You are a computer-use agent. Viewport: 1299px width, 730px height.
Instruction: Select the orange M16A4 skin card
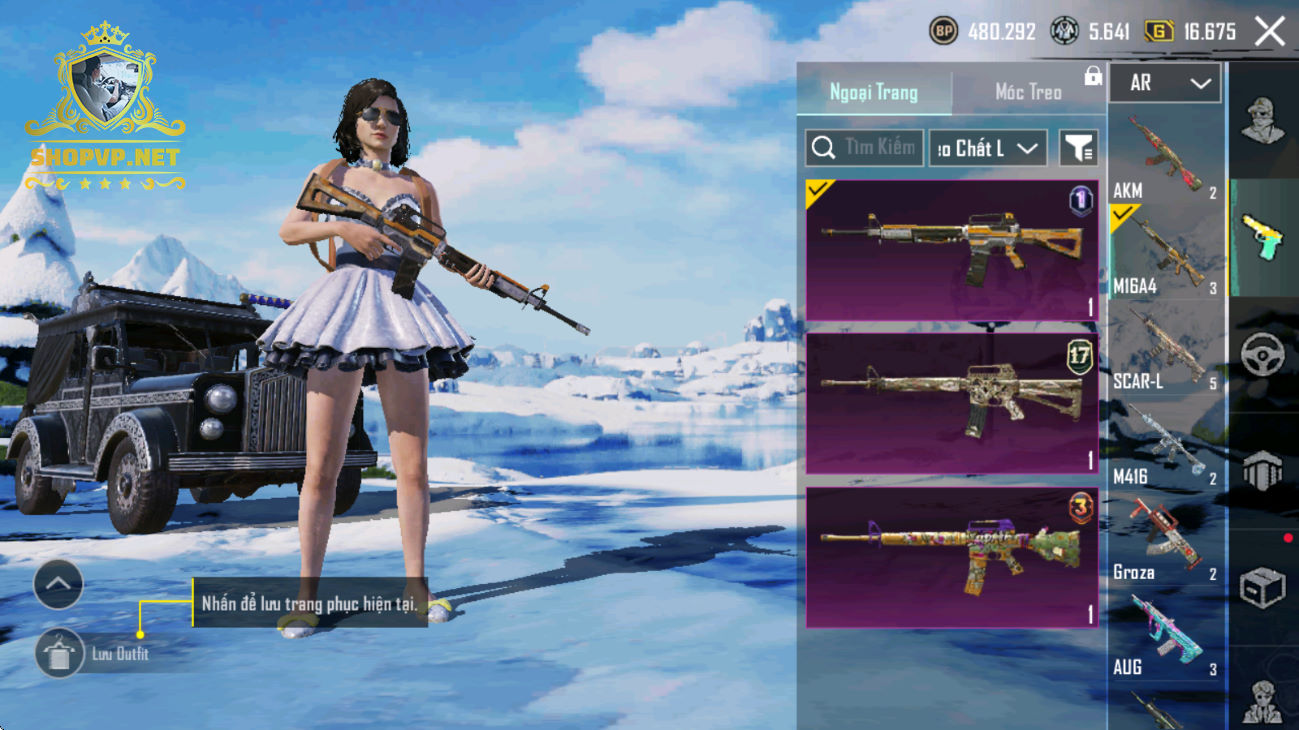(x=952, y=251)
